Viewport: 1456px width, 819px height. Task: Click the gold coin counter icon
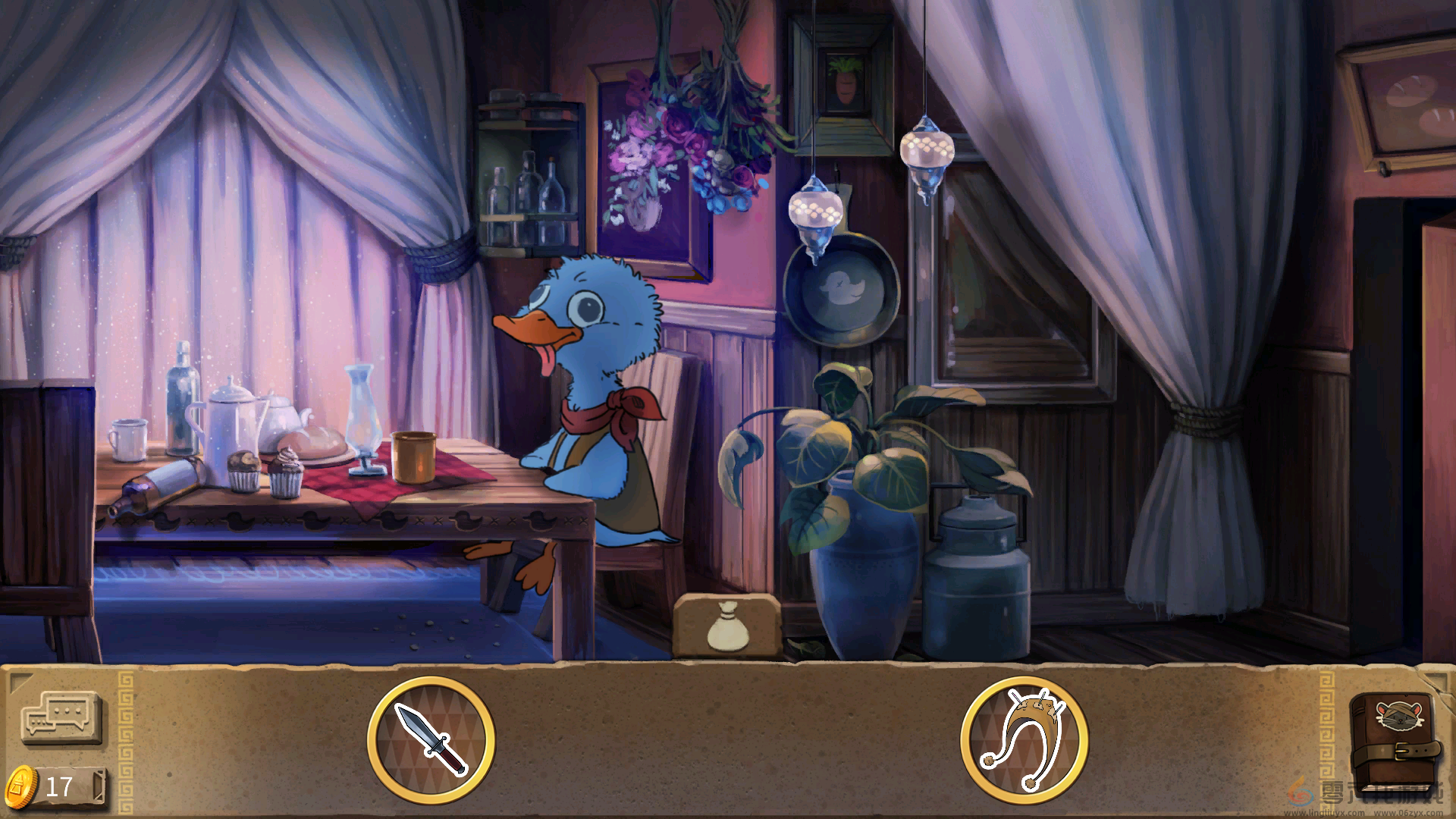21,786
